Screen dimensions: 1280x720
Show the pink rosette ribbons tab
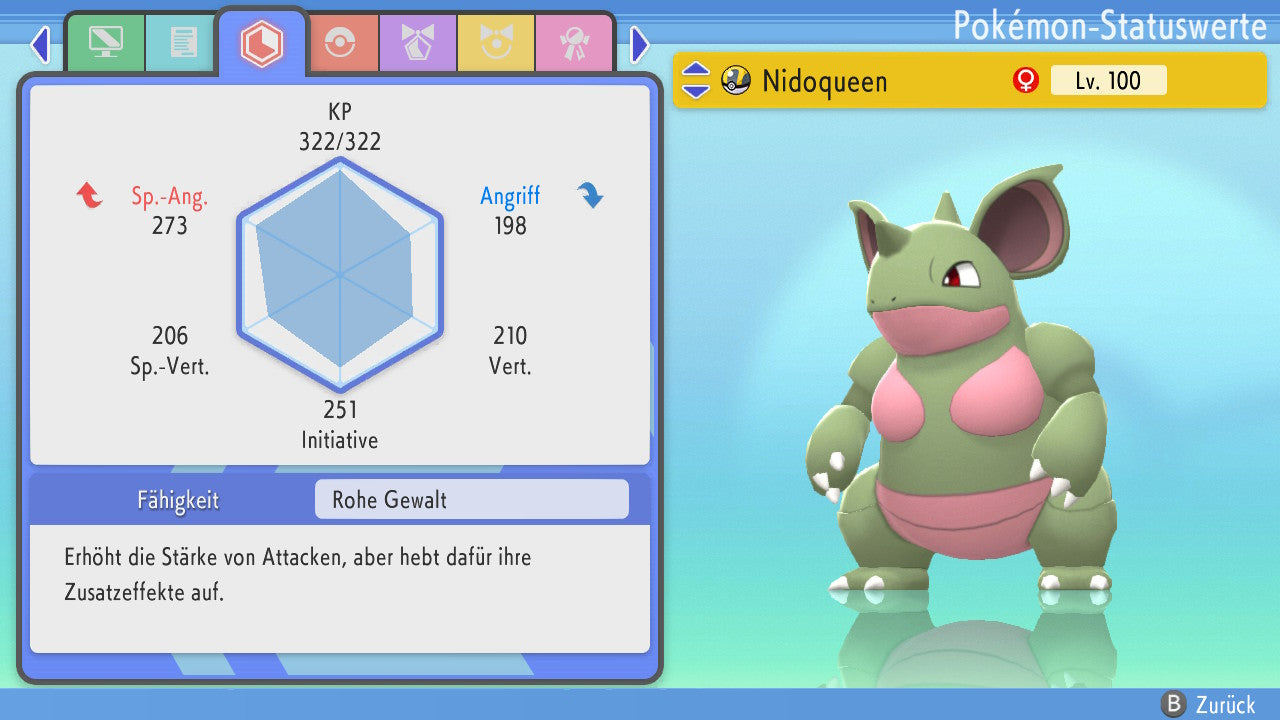click(x=574, y=43)
